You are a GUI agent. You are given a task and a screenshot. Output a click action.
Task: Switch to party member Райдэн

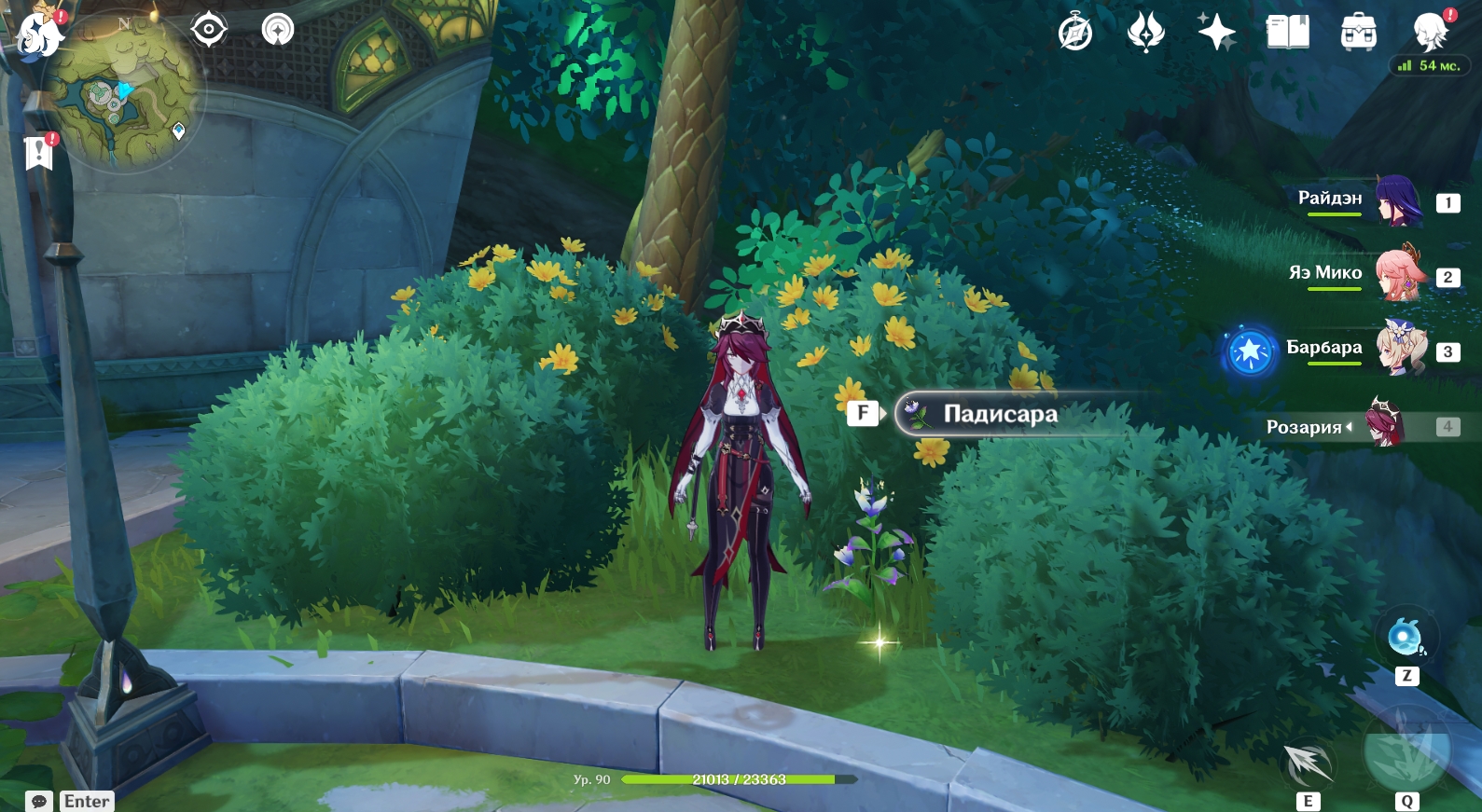pyautogui.click(x=1362, y=200)
